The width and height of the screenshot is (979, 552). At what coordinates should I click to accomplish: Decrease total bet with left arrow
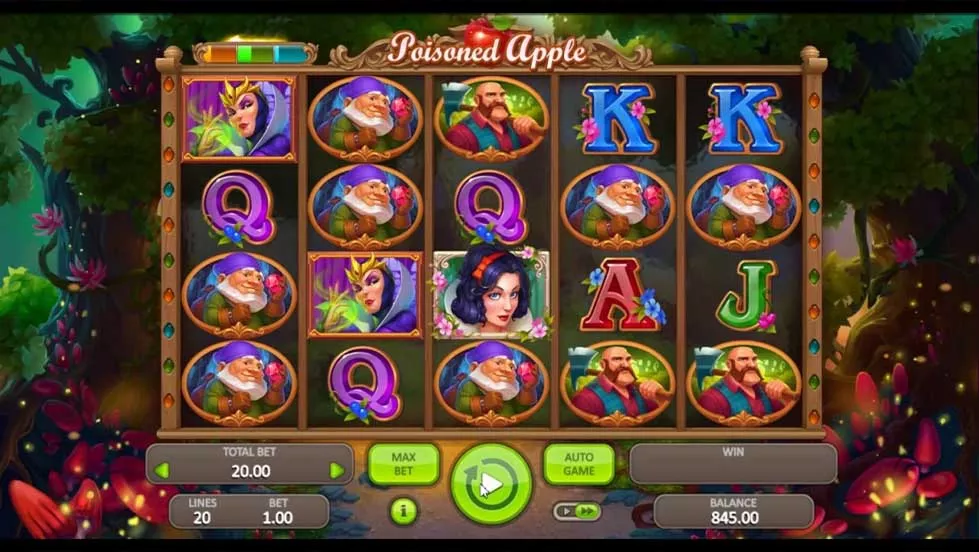tap(161, 470)
